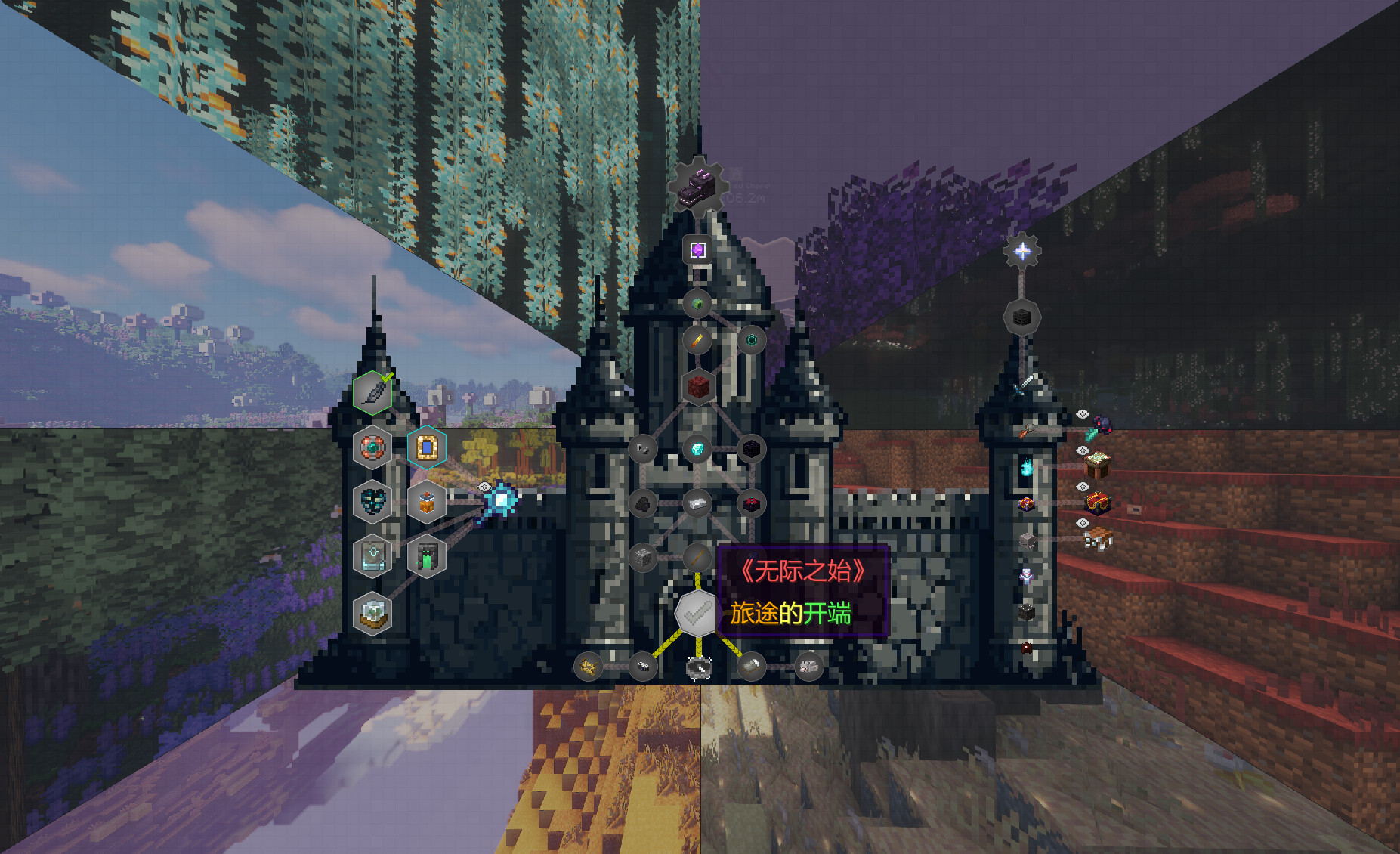
Task: Select the orange pencil quest node
Action: [697, 340]
